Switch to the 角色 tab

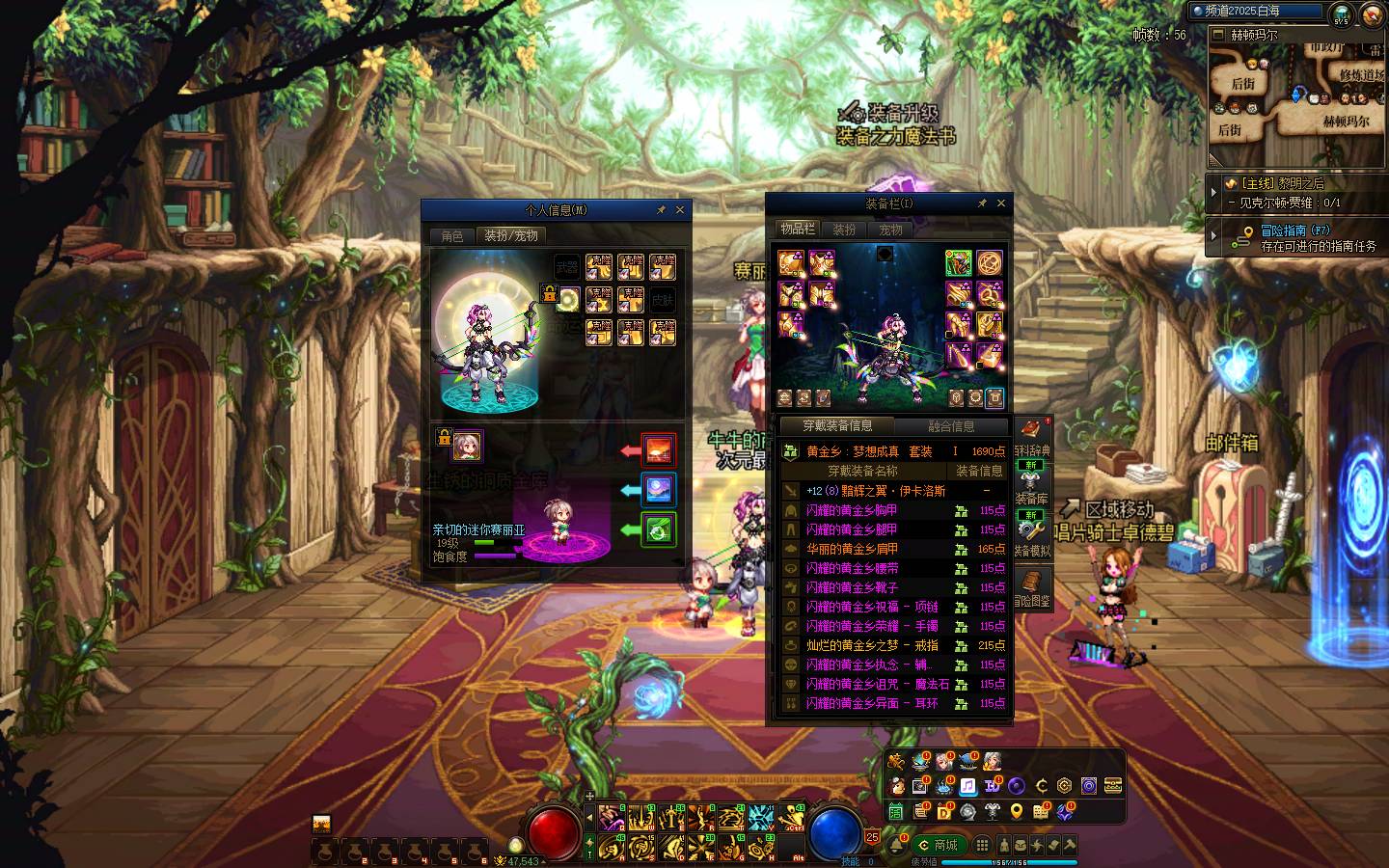452,236
